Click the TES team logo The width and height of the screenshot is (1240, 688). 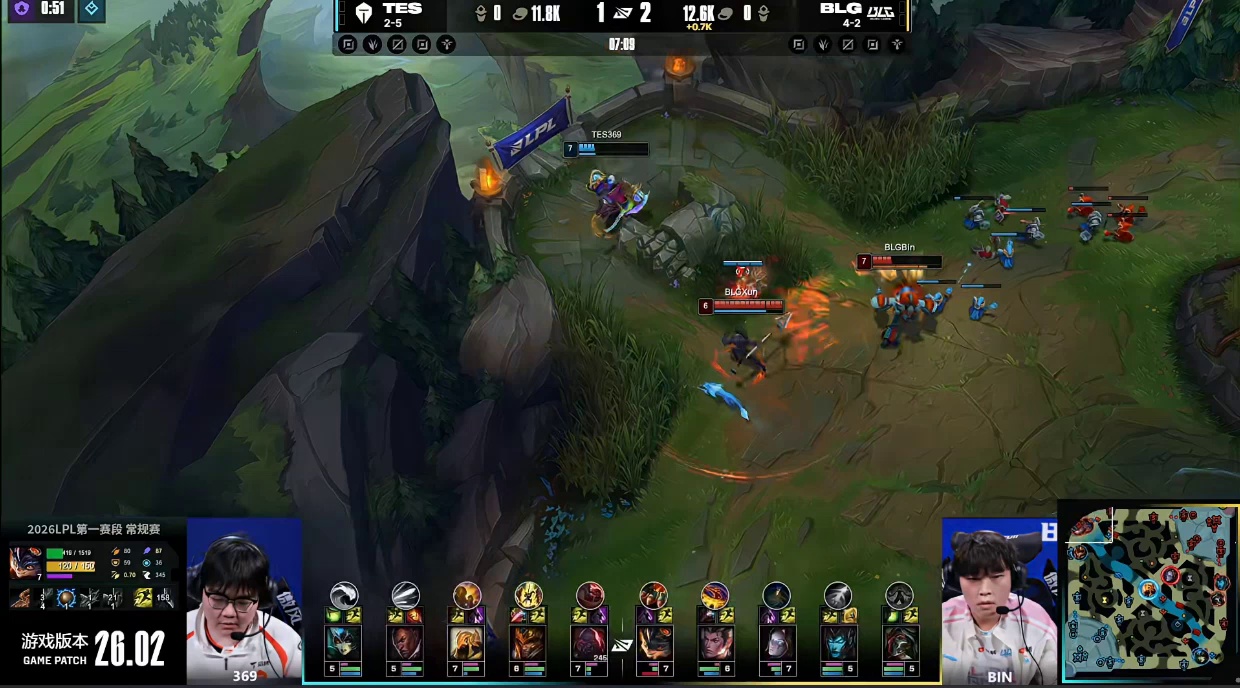coord(363,14)
